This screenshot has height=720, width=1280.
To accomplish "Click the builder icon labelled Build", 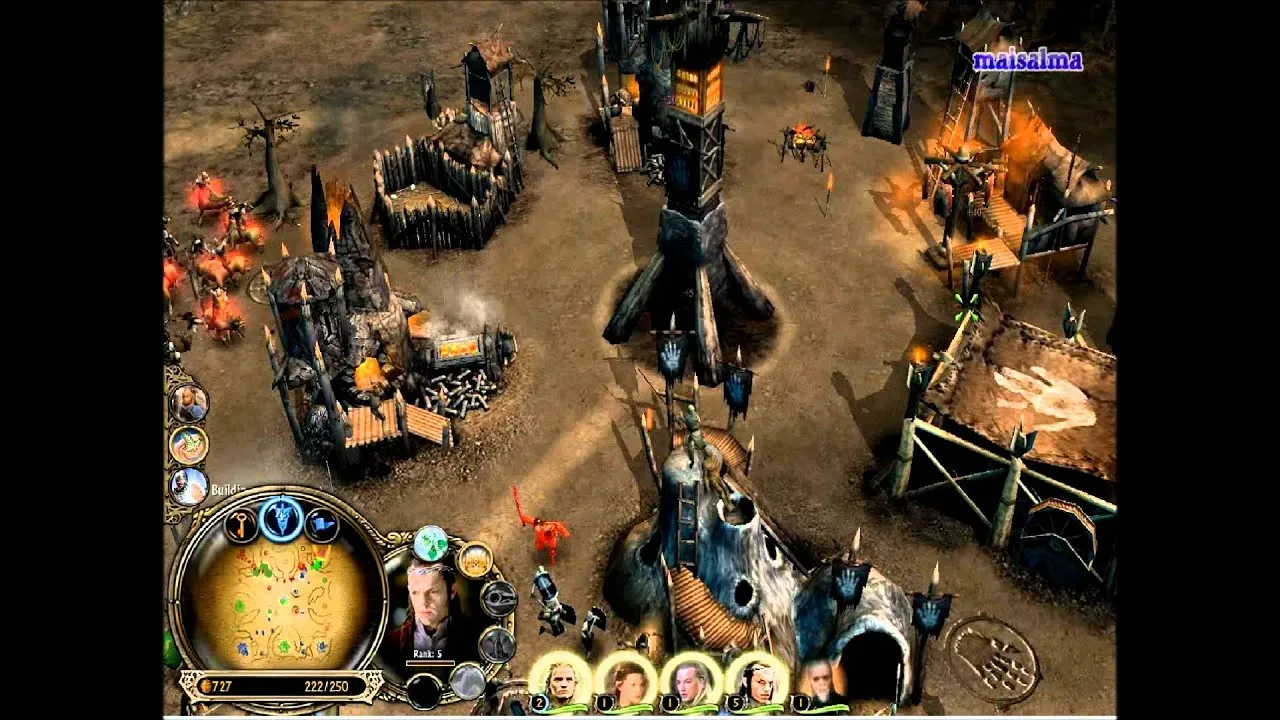I will coord(188,487).
